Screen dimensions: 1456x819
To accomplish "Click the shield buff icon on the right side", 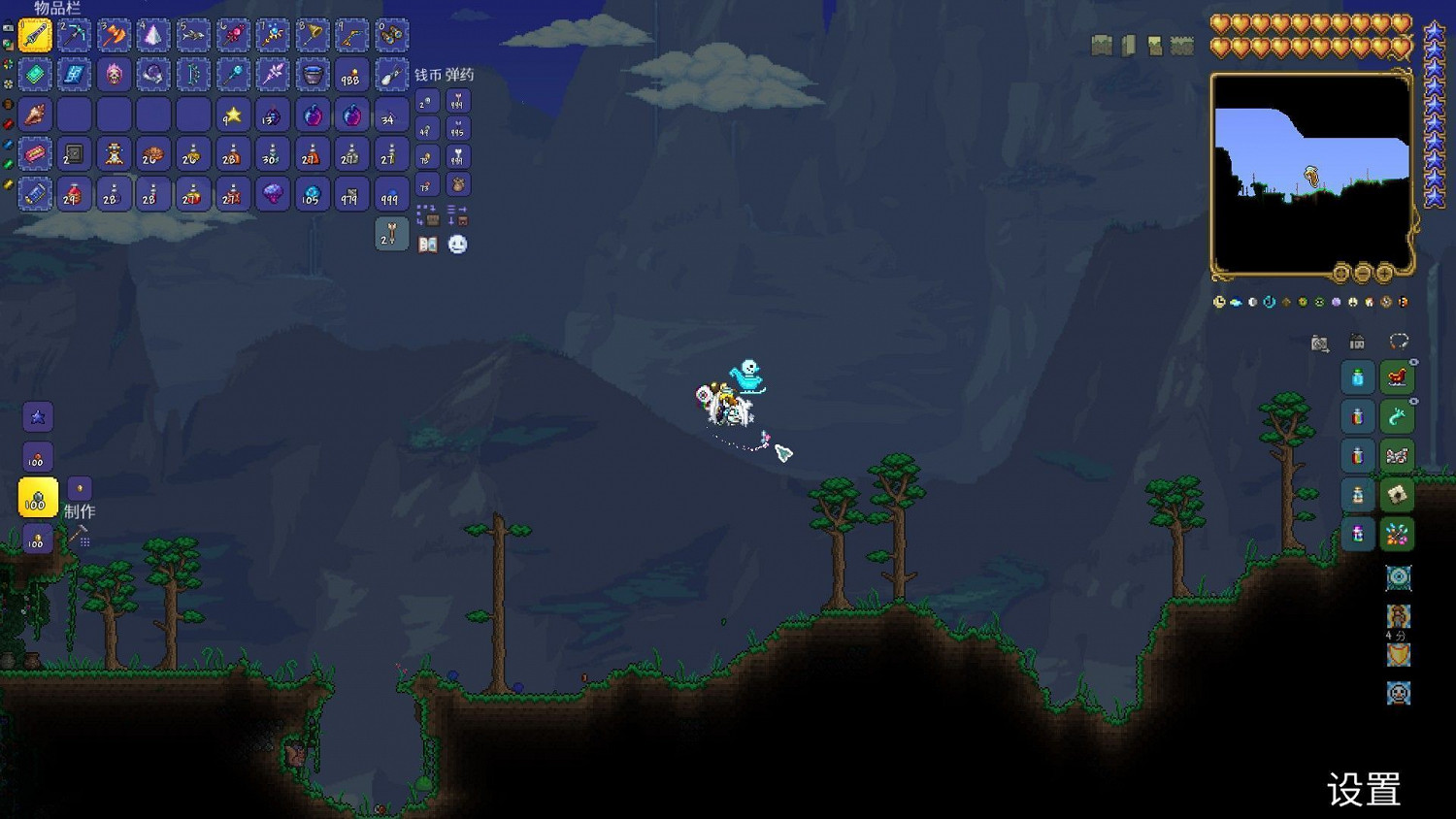I will (1398, 655).
